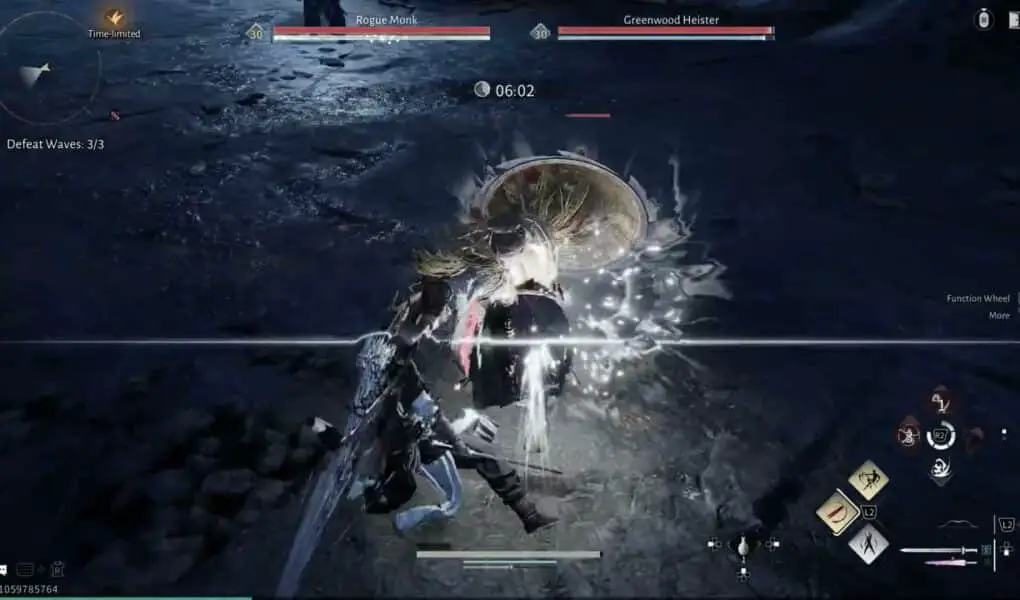
Task: Open the chat bubble icon
Action: (4, 569)
